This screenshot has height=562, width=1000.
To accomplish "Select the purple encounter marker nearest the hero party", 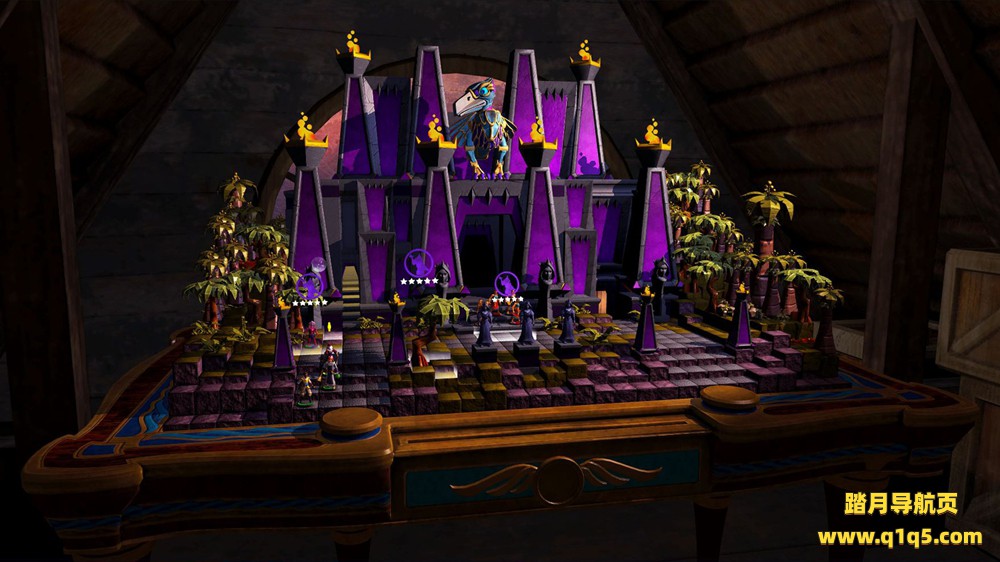I will (310, 287).
